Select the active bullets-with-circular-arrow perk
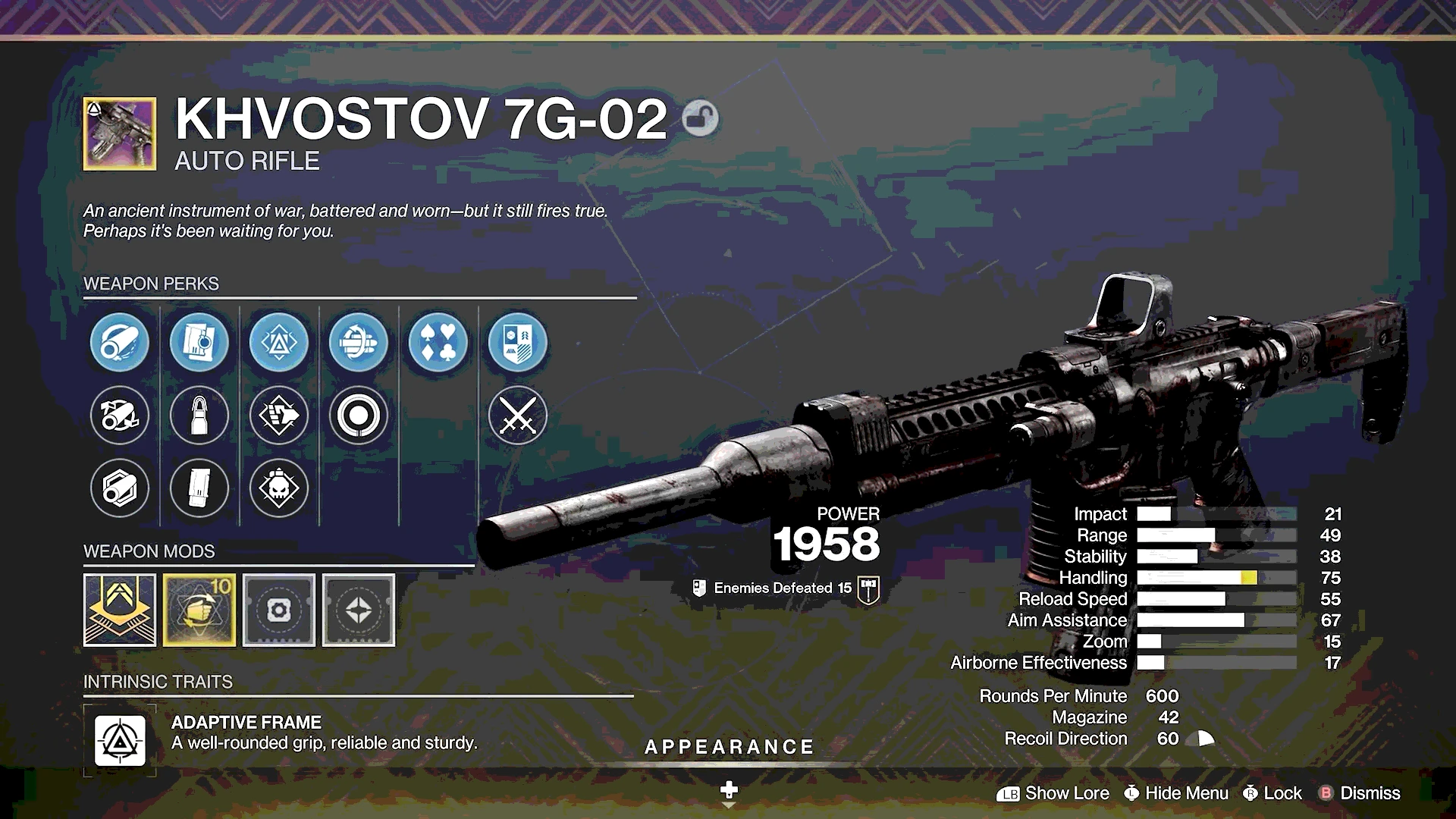 click(x=359, y=343)
